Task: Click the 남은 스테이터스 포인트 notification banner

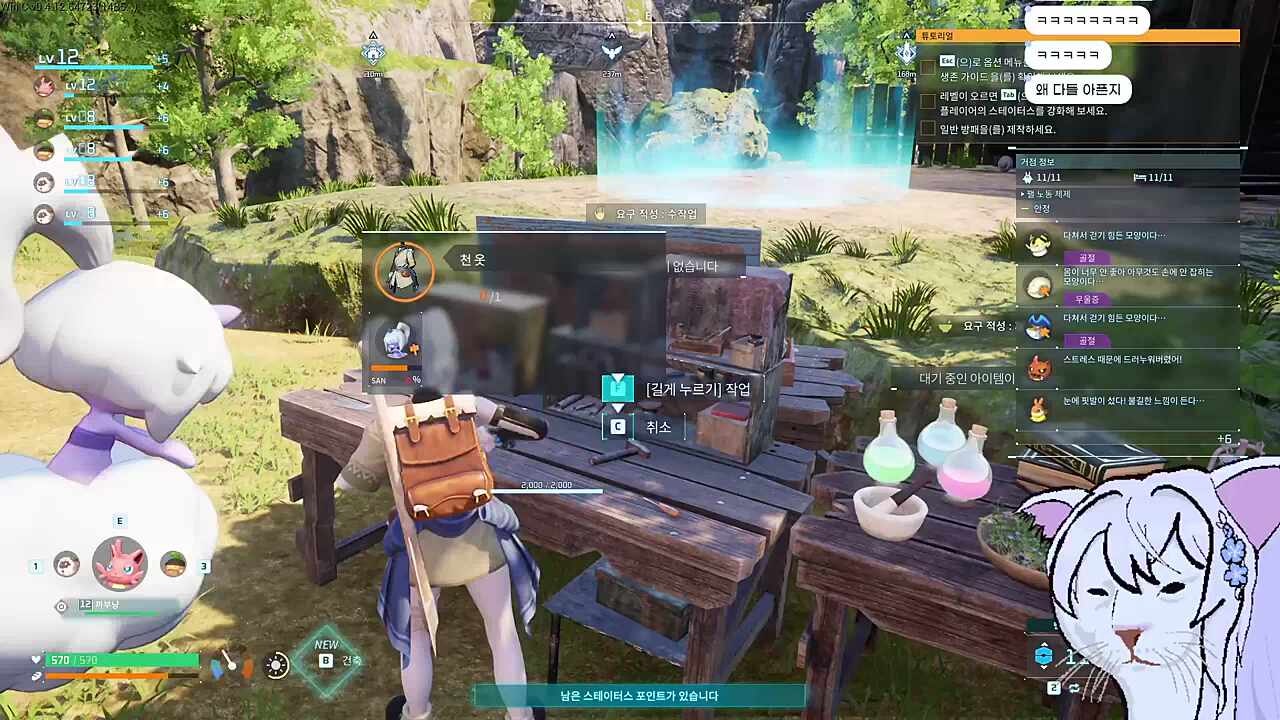Action: coord(639,696)
